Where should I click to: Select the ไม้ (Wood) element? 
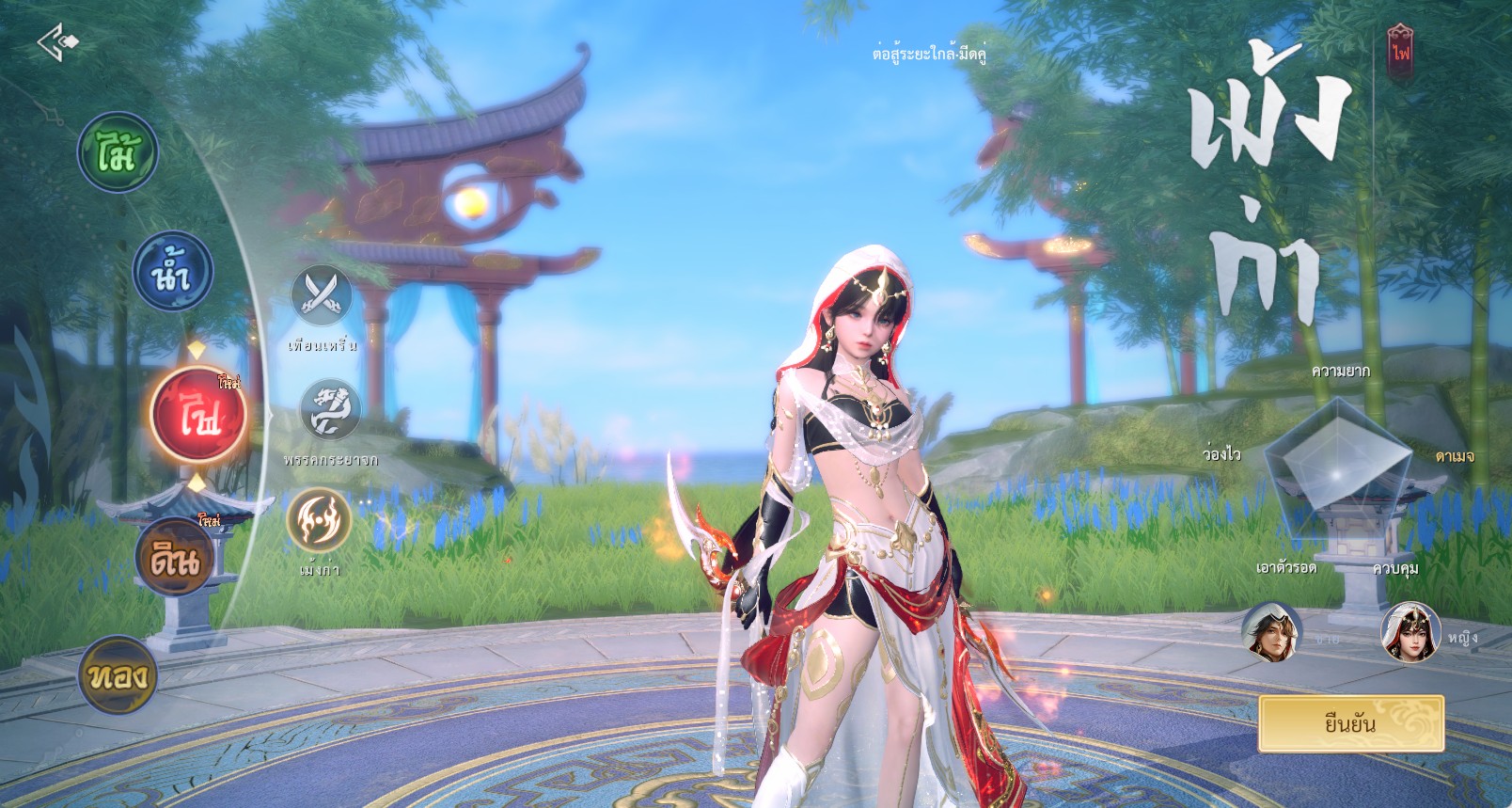pyautogui.click(x=118, y=152)
